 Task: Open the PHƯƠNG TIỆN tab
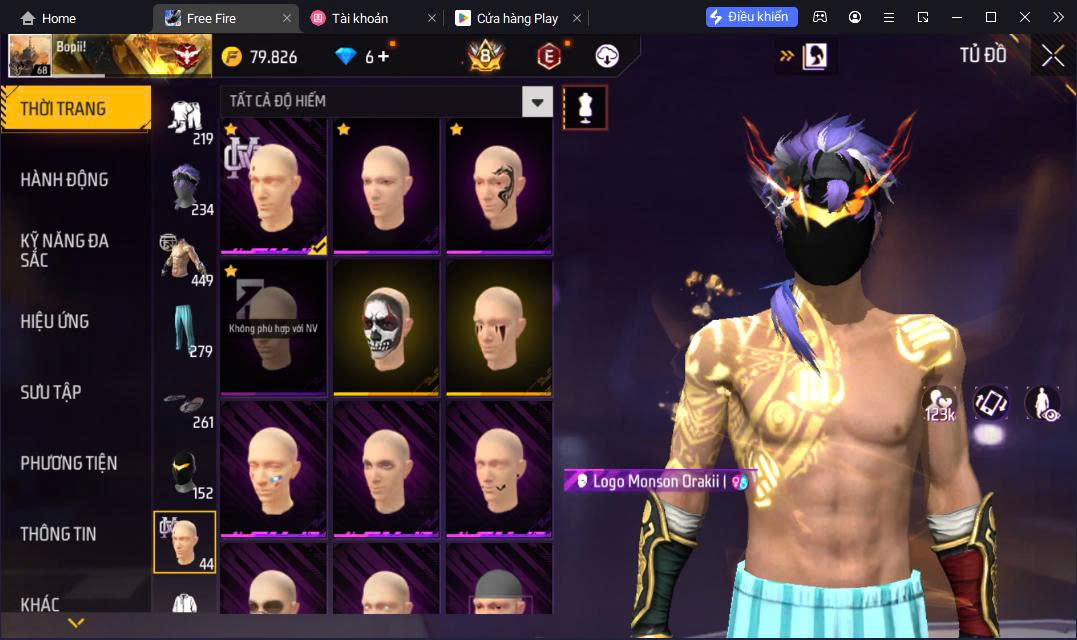coord(69,463)
